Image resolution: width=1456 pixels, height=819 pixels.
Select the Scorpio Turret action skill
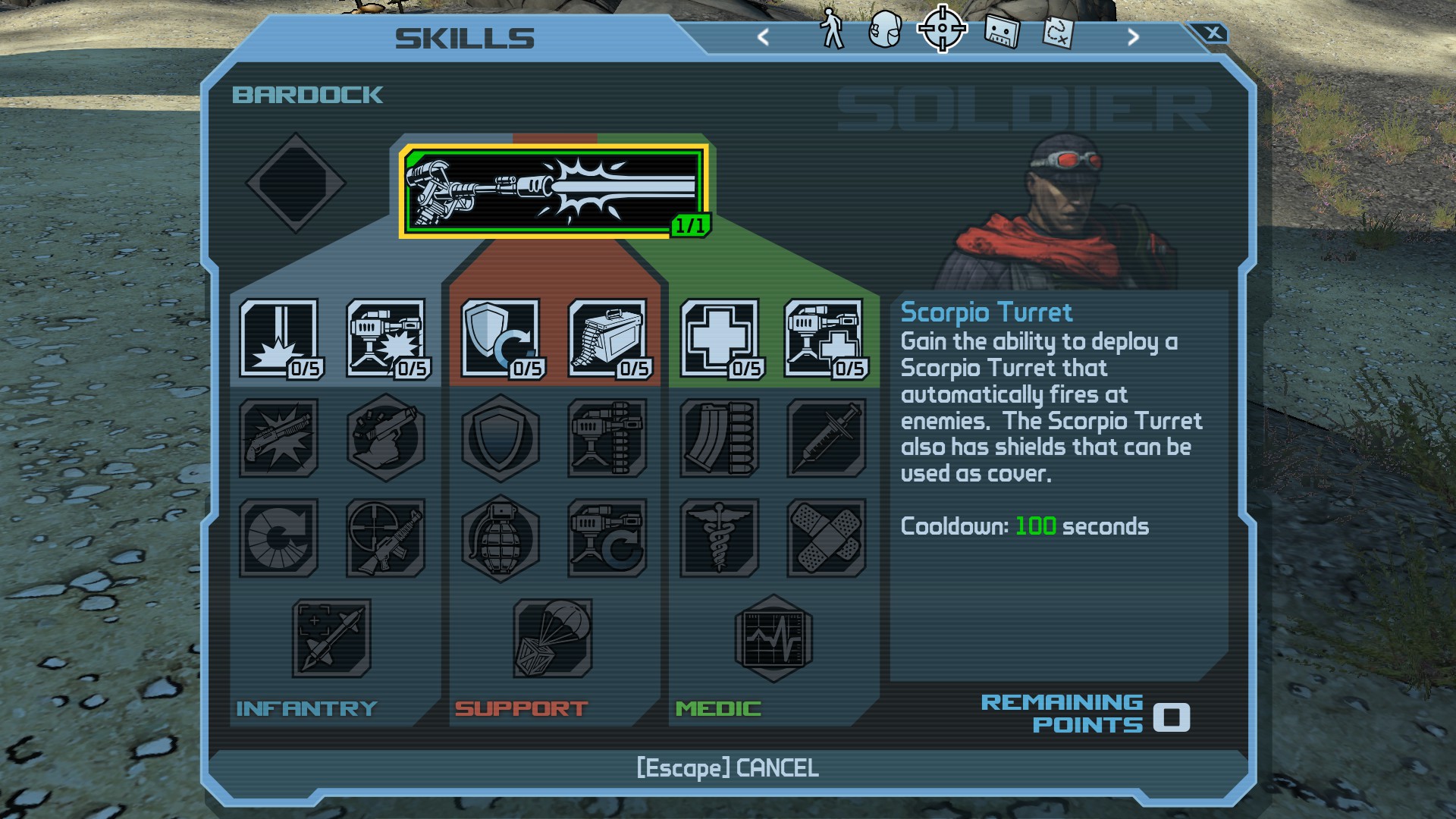pos(554,191)
